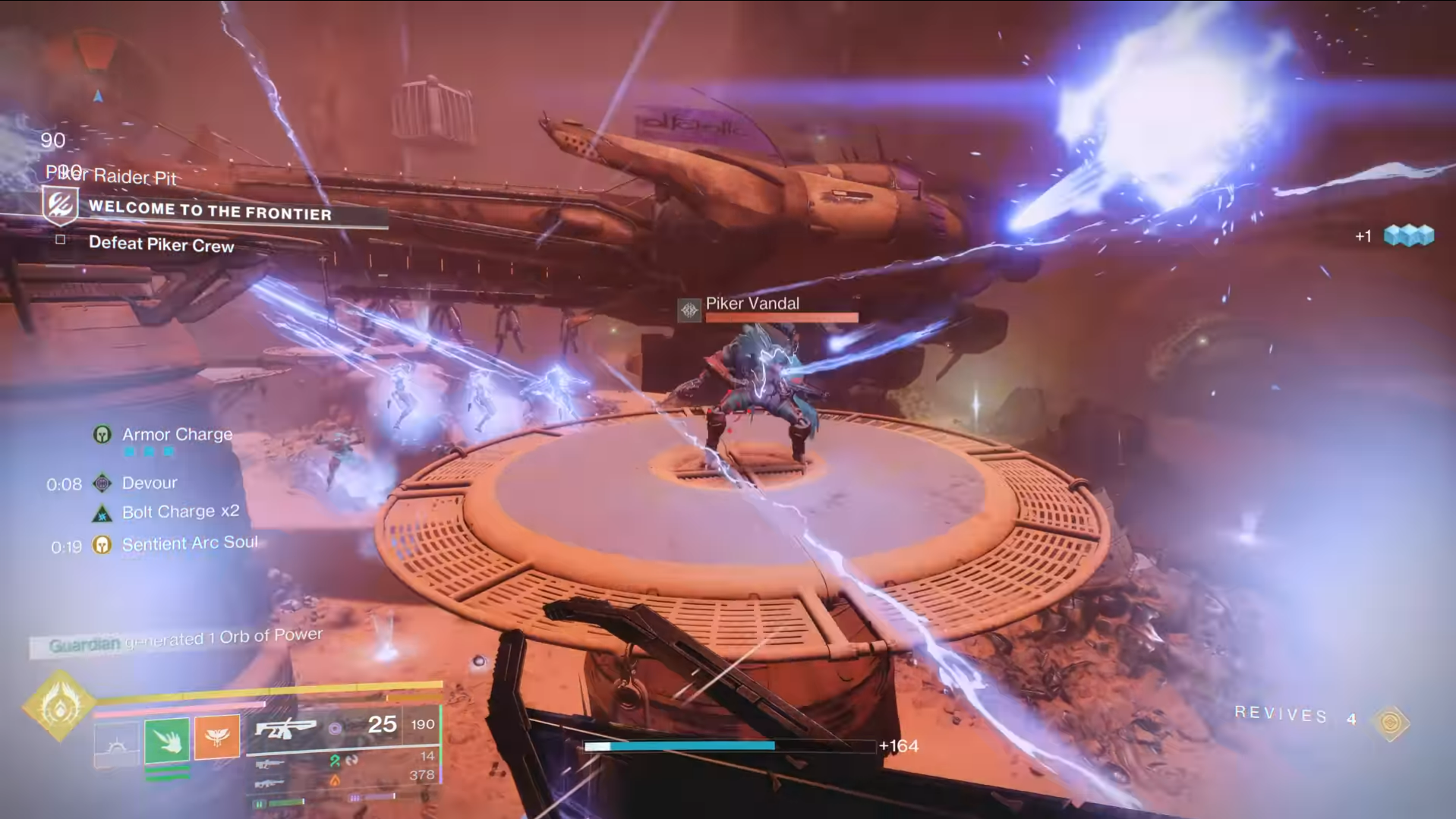Activate the green melee hand ability
Screen dimensions: 1456x819
pos(167,739)
